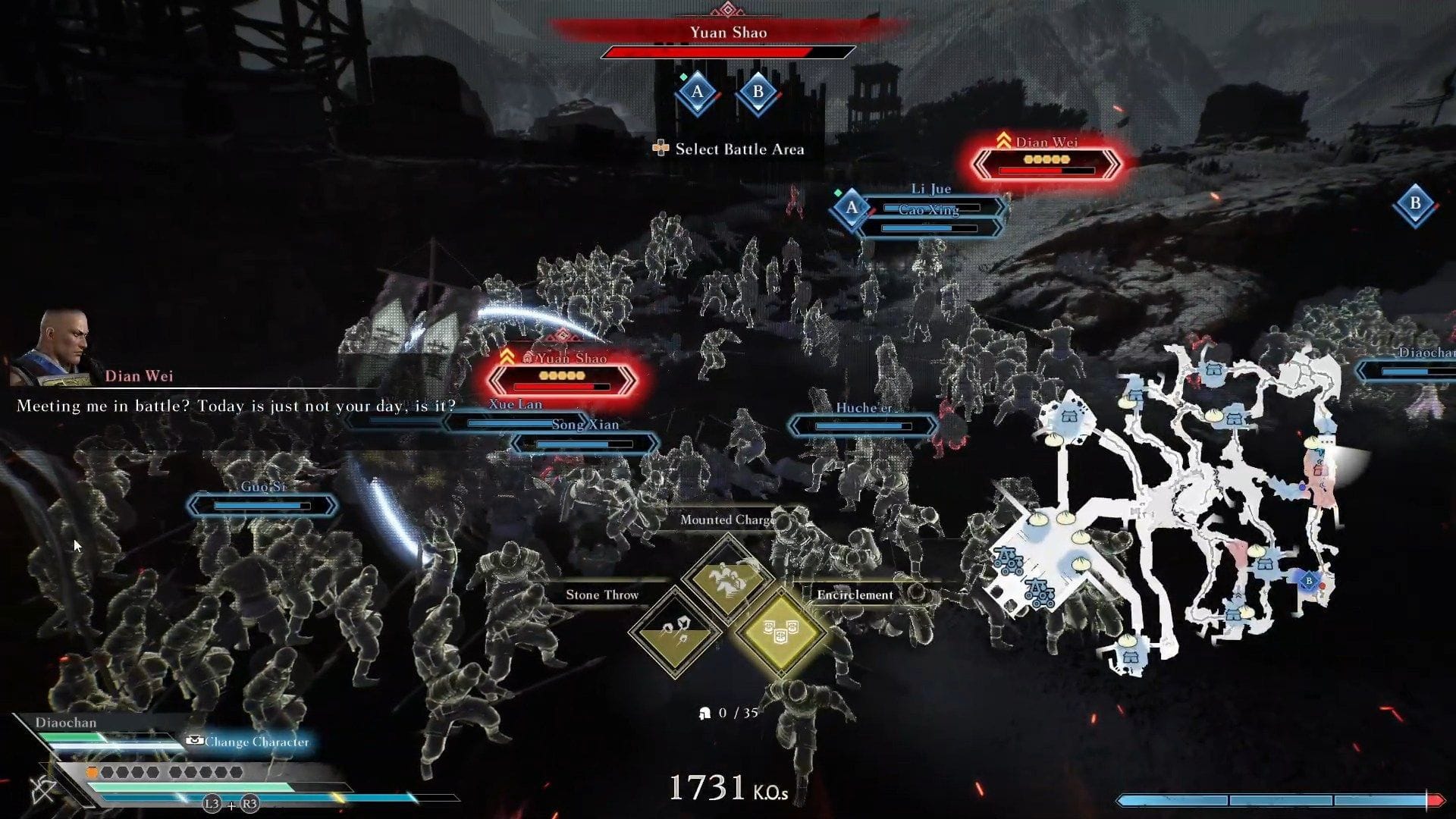1456x819 pixels.
Task: Select battle area B diamond at top
Action: coord(758,93)
